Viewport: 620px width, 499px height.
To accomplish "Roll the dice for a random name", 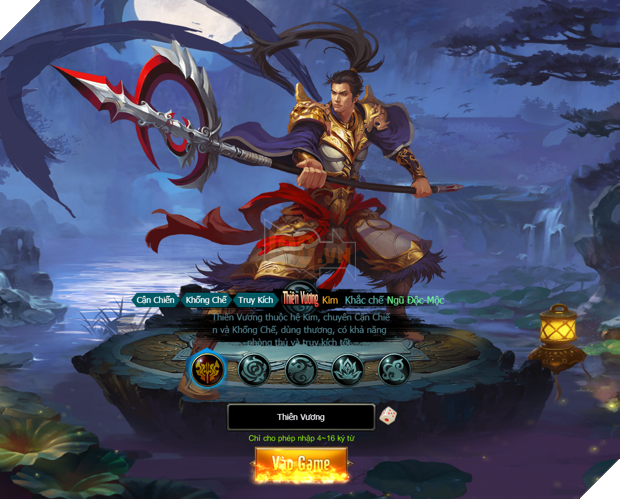I will tap(387, 415).
